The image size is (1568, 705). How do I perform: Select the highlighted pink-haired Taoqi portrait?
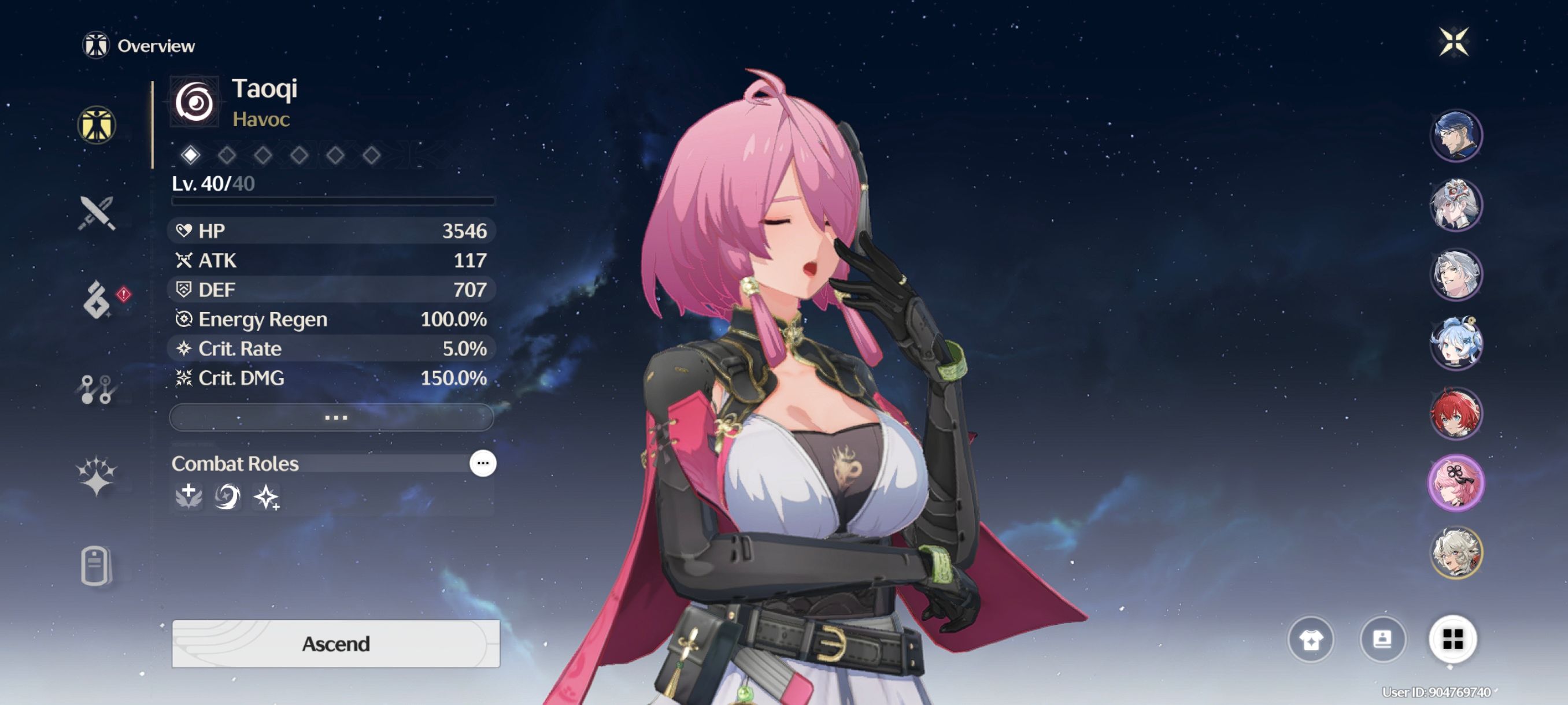point(1455,483)
